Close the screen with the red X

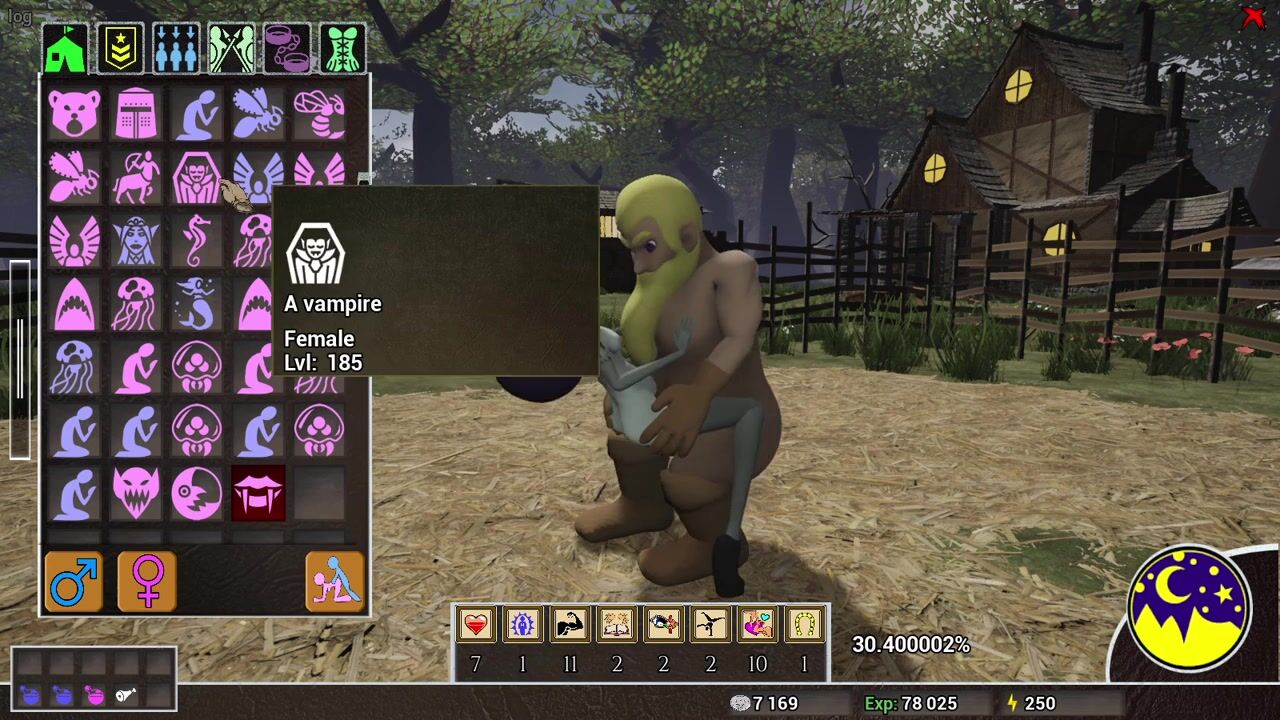(x=1252, y=17)
